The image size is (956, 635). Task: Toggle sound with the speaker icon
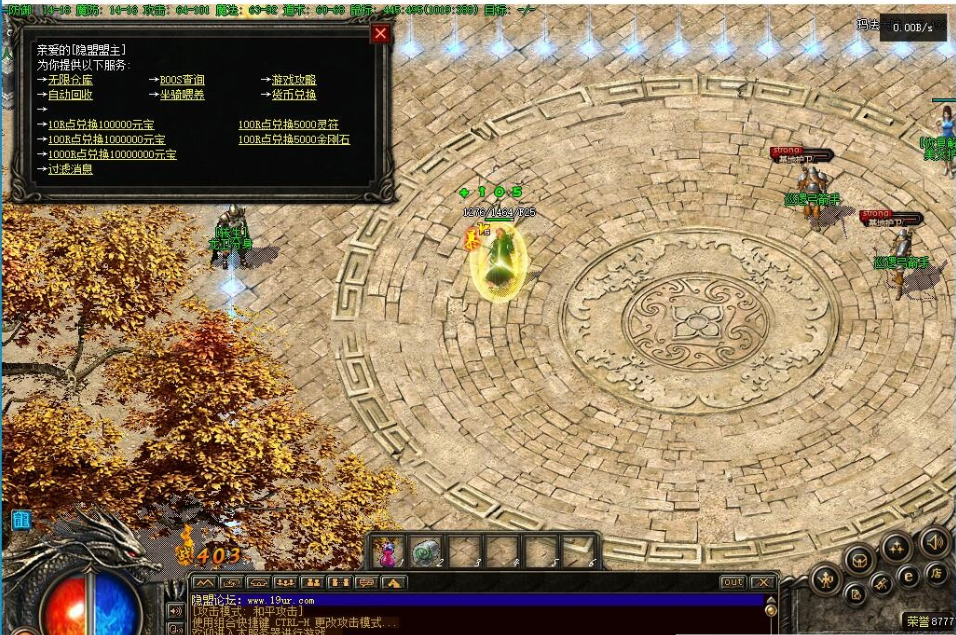(x=936, y=541)
